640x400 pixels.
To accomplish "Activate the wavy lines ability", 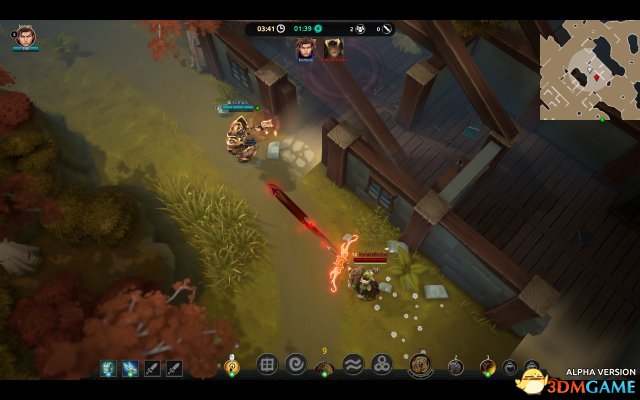I will click(353, 365).
